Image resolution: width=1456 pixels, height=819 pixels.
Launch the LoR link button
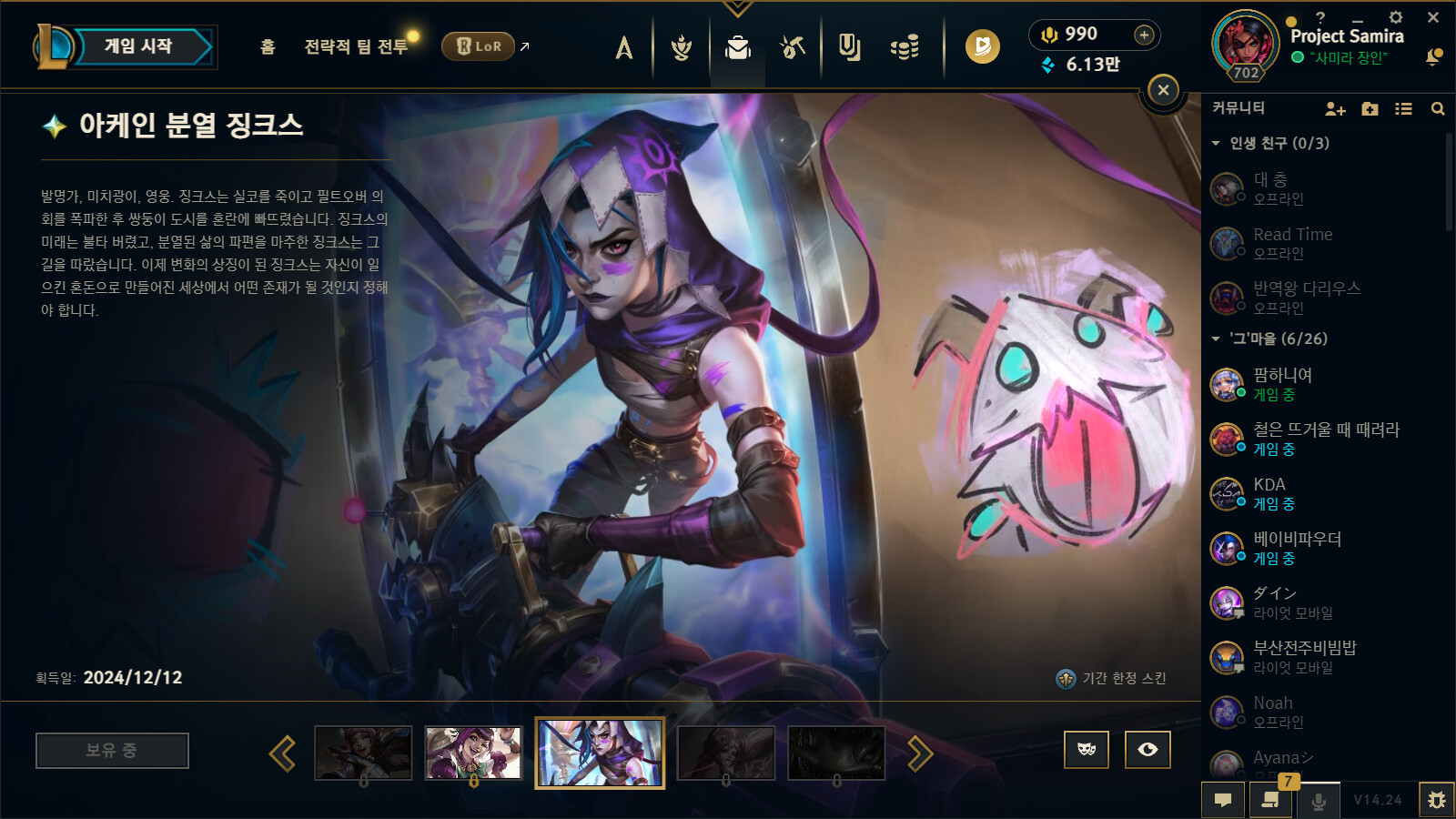coord(479,46)
